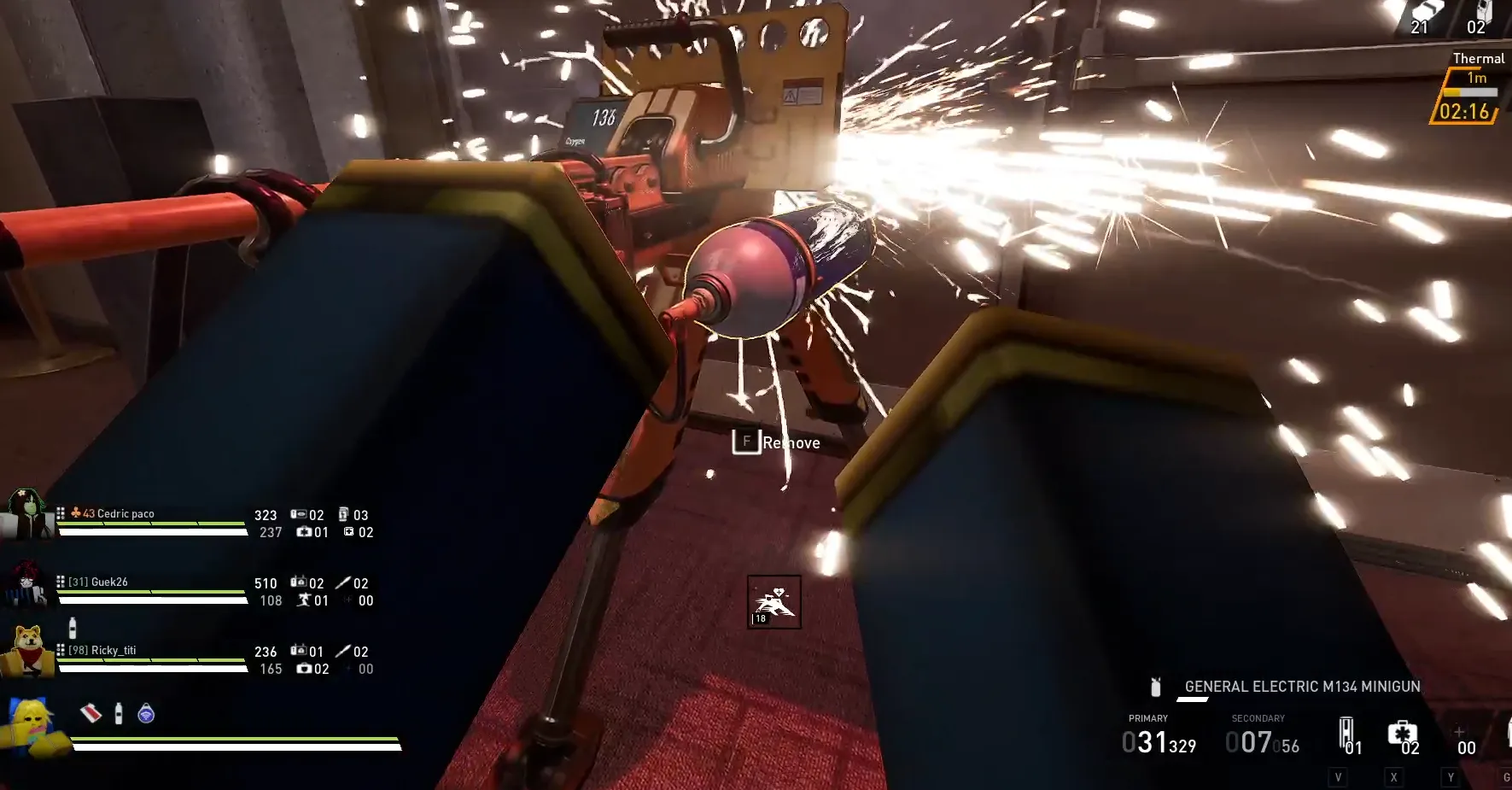Select the armor plate deployable icon

1346,733
